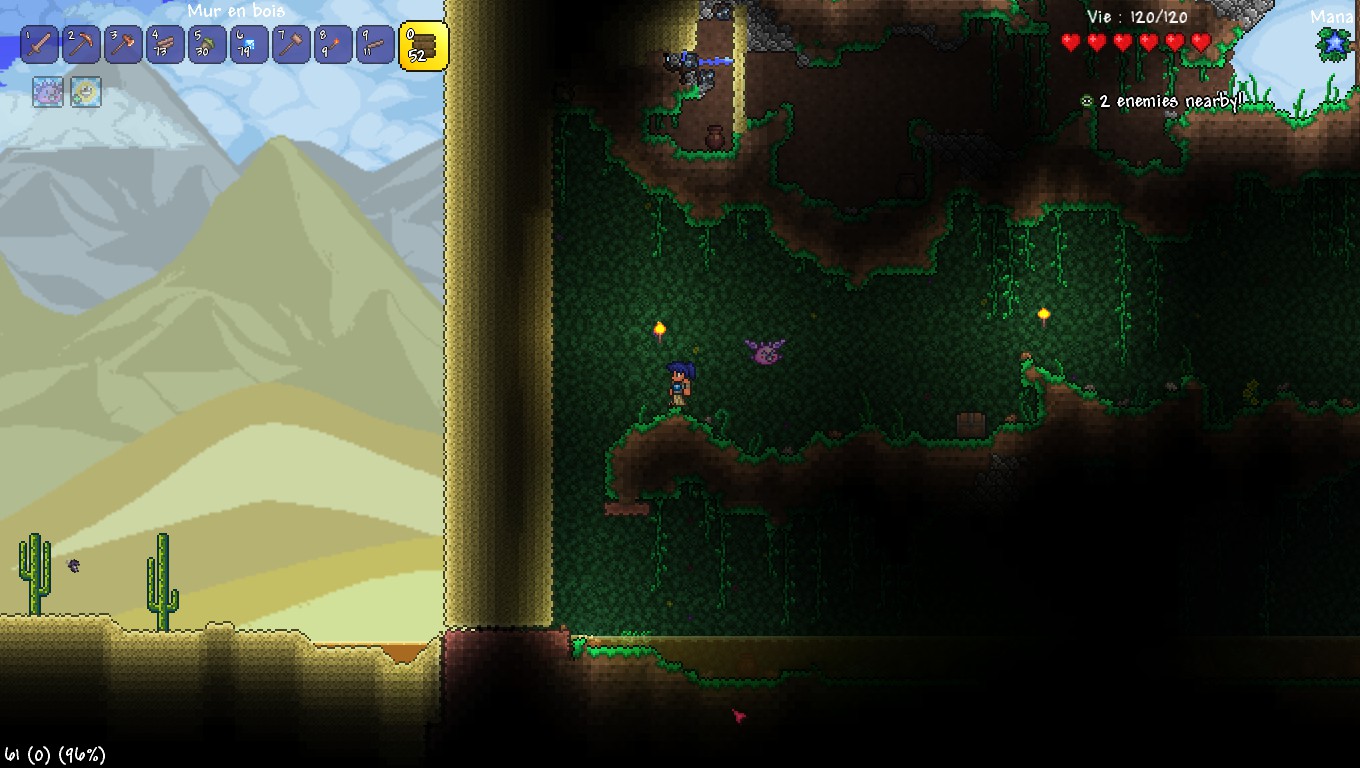Dismiss the smiling sun buff icon
Image resolution: width=1360 pixels, height=768 pixels.
coord(85,92)
